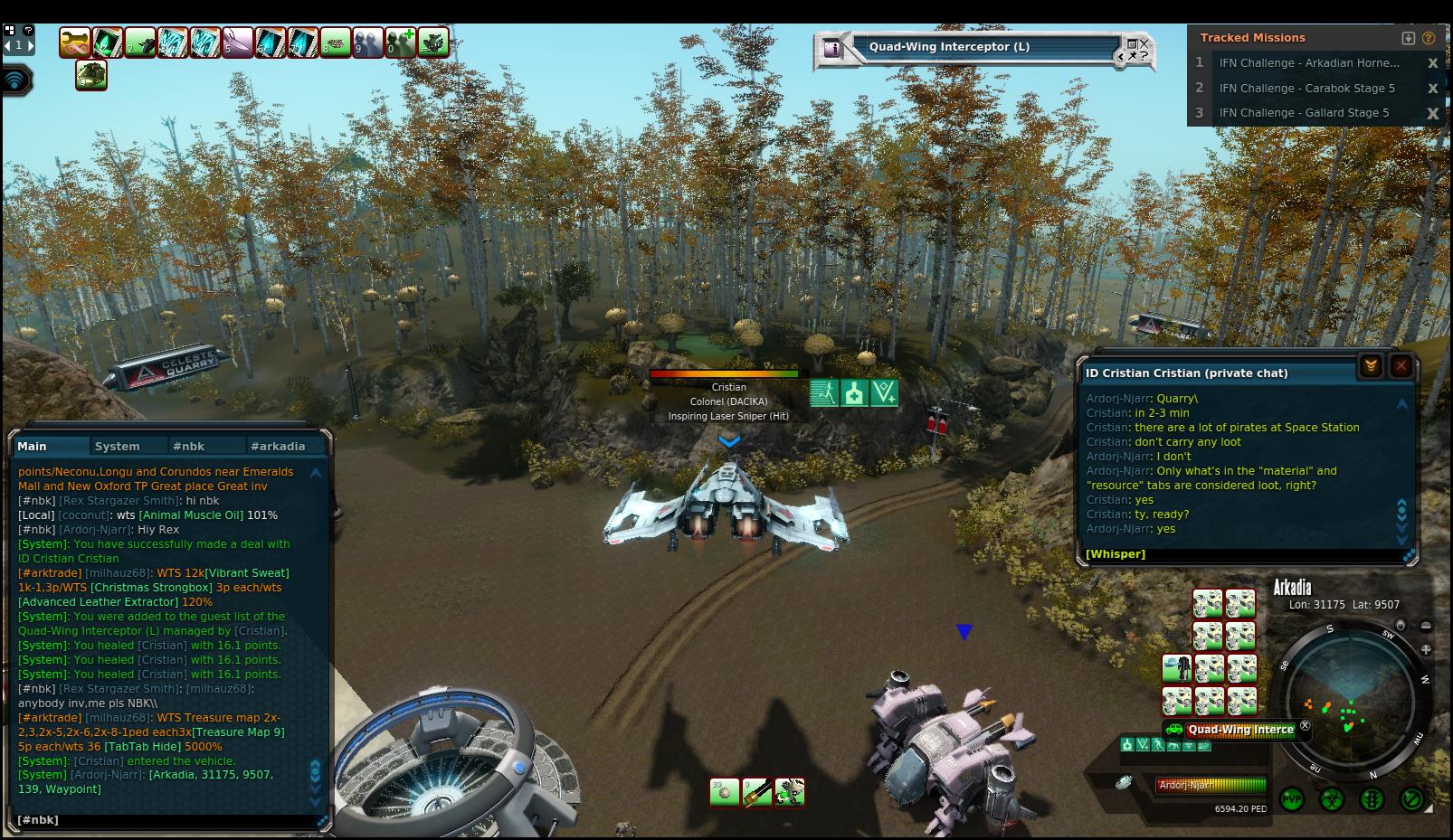Go to the next hotbar page arrow
This screenshot has height=840, width=1453.
click(29, 45)
